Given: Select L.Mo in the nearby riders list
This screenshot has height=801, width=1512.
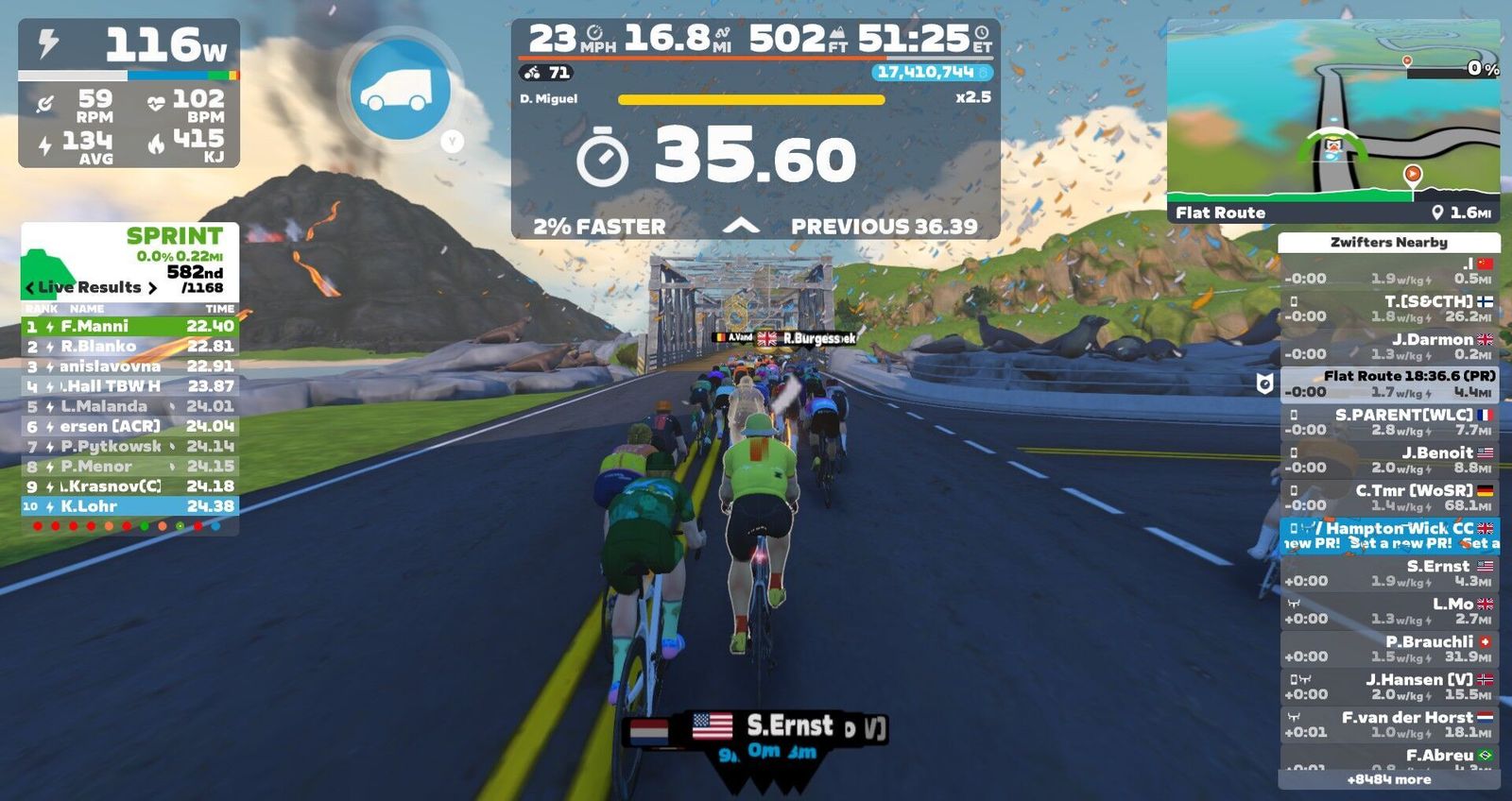Looking at the screenshot, I should 1389,611.
